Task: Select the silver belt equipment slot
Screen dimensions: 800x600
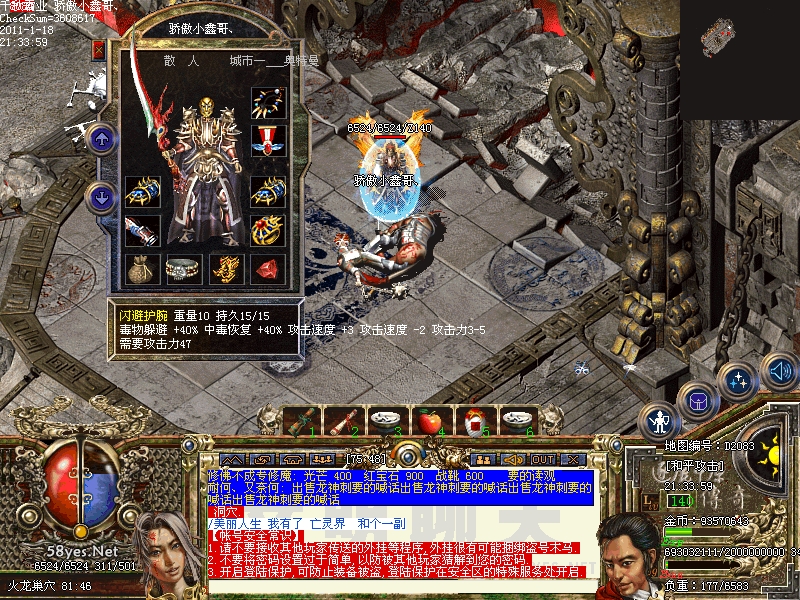Action: [x=183, y=268]
